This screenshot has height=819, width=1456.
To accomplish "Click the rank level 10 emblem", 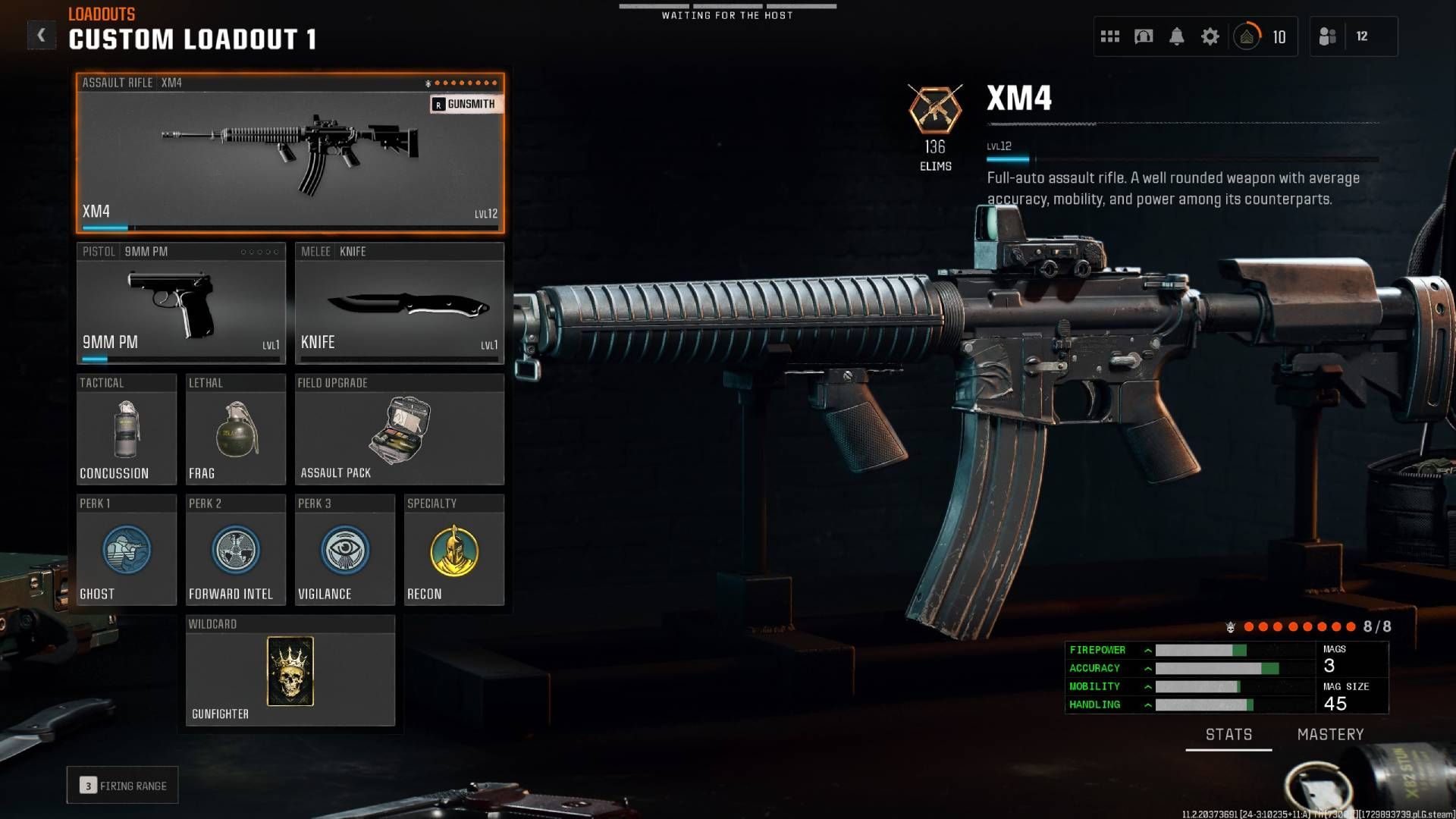I will point(1247,36).
